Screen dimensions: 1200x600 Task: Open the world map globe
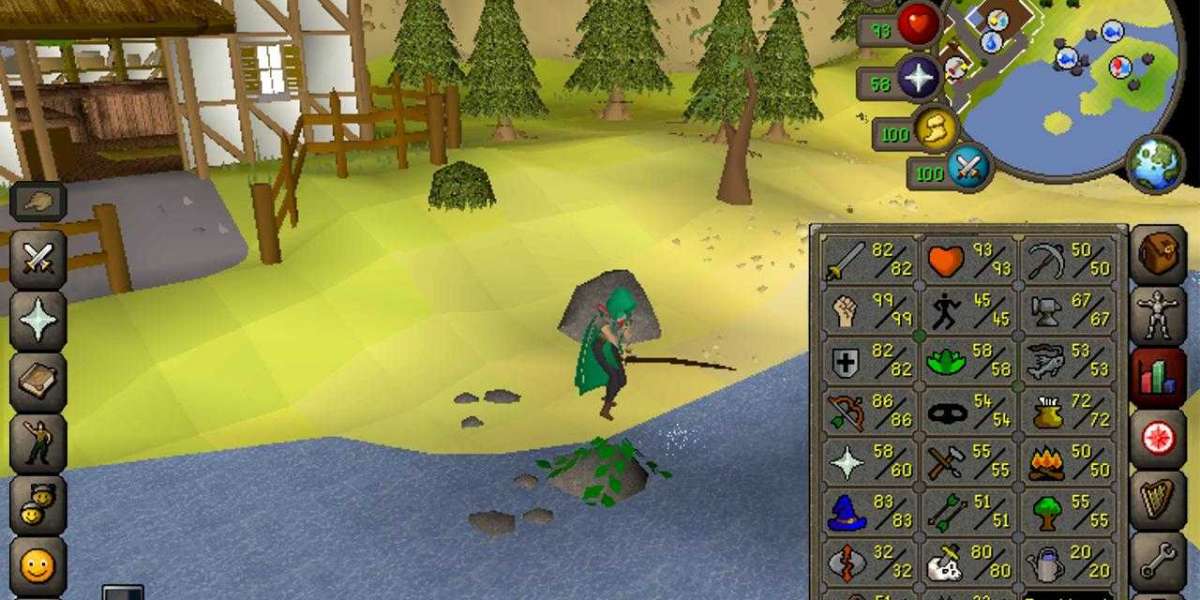[x=1155, y=163]
